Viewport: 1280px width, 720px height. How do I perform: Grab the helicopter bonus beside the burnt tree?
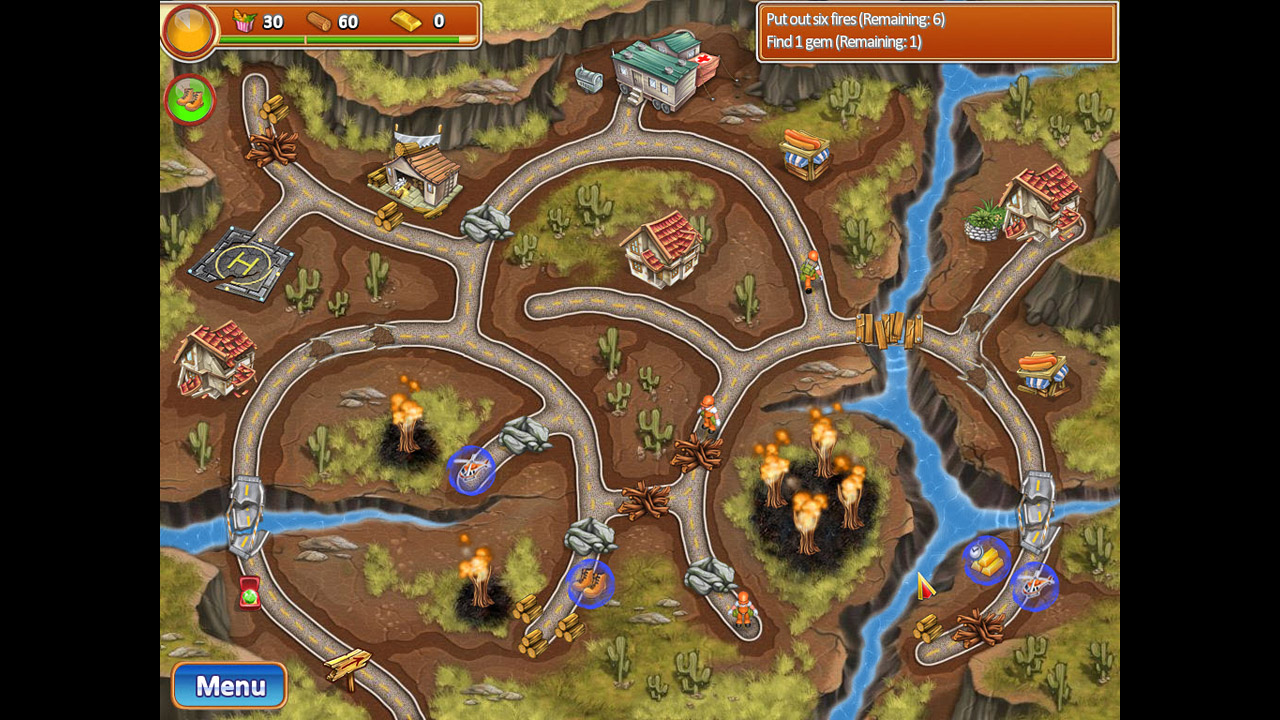click(472, 472)
